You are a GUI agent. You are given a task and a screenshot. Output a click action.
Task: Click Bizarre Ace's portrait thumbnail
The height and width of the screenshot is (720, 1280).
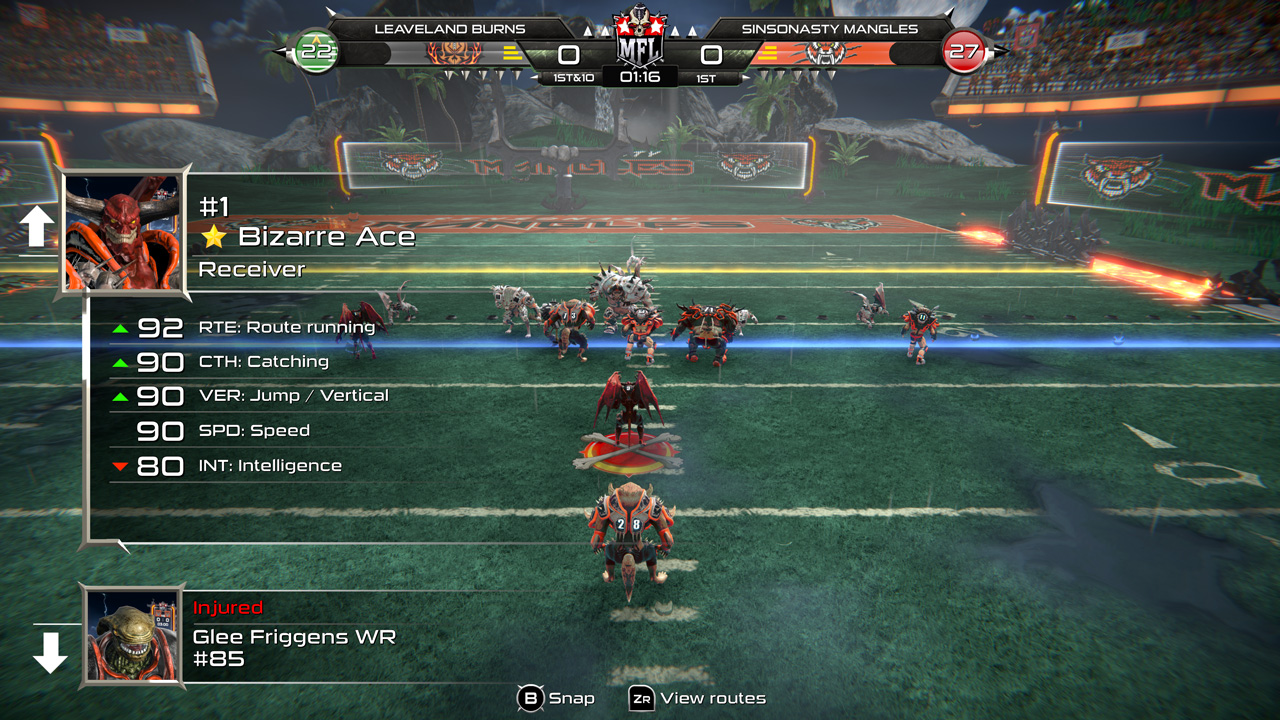coord(125,233)
